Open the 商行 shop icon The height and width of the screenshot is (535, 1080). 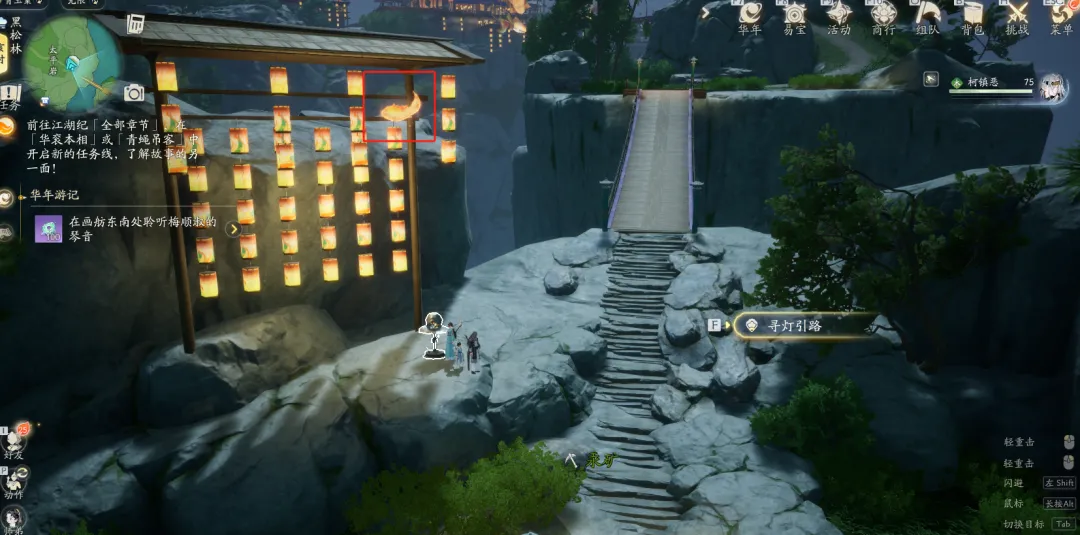(x=883, y=14)
